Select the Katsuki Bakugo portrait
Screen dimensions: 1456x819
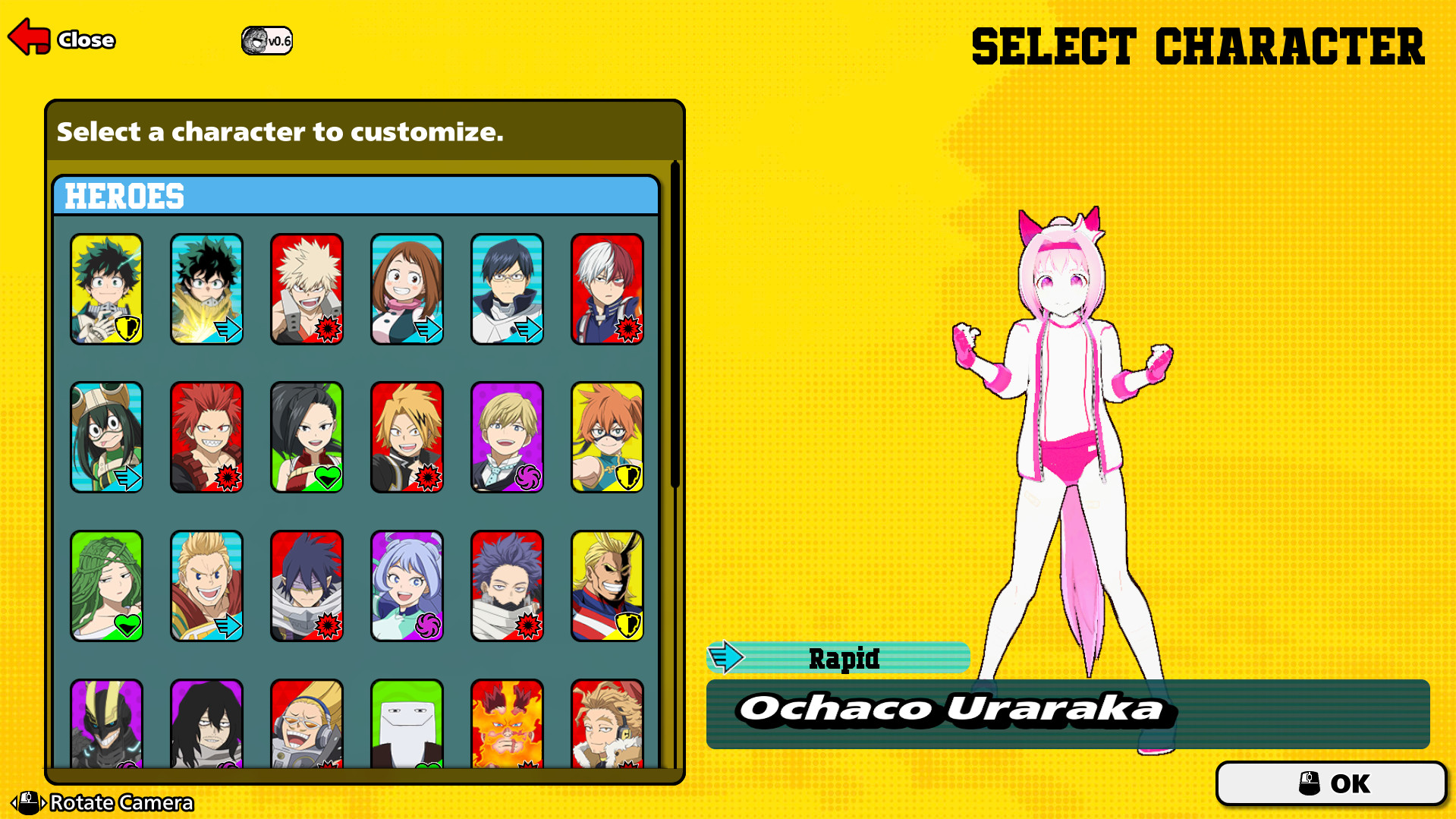307,288
